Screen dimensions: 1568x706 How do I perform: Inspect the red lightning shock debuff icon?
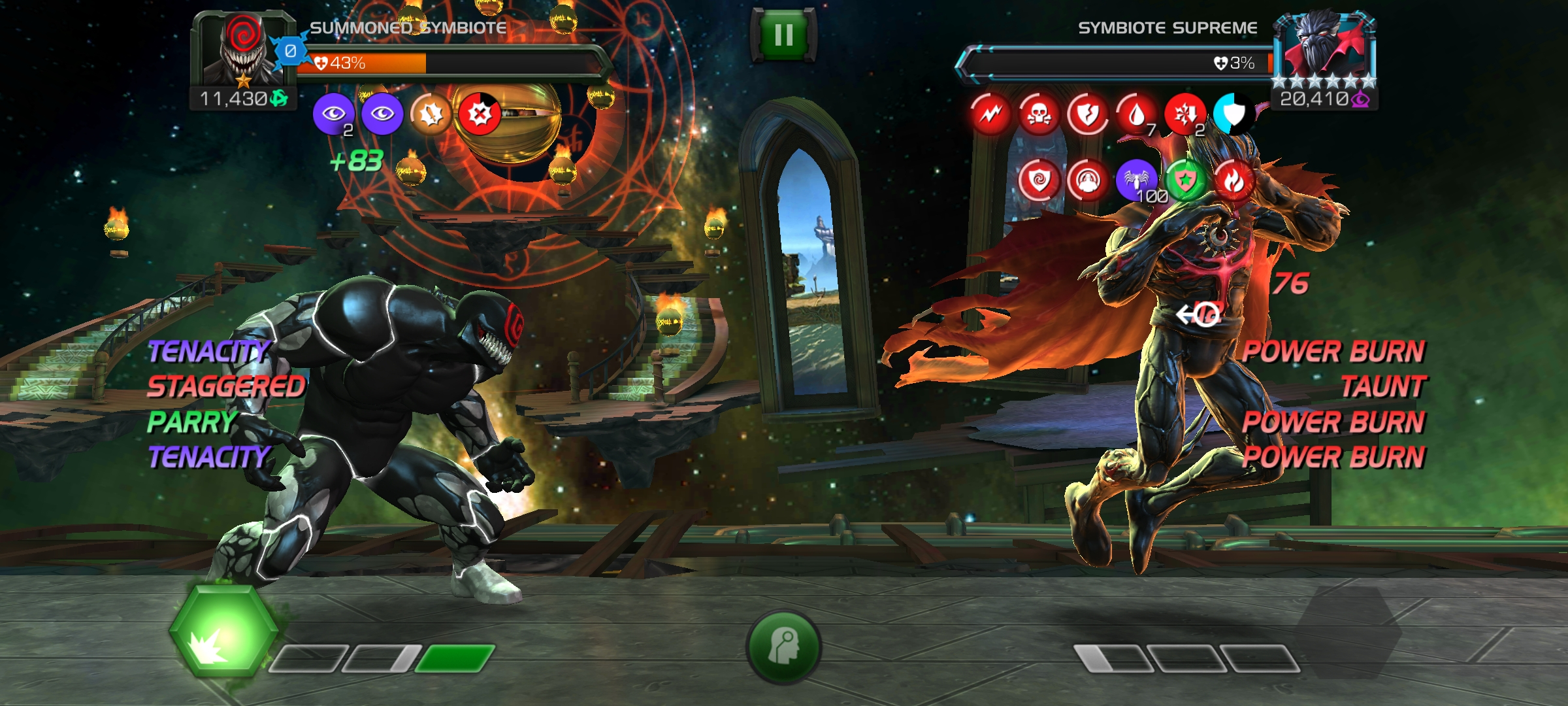(990, 114)
